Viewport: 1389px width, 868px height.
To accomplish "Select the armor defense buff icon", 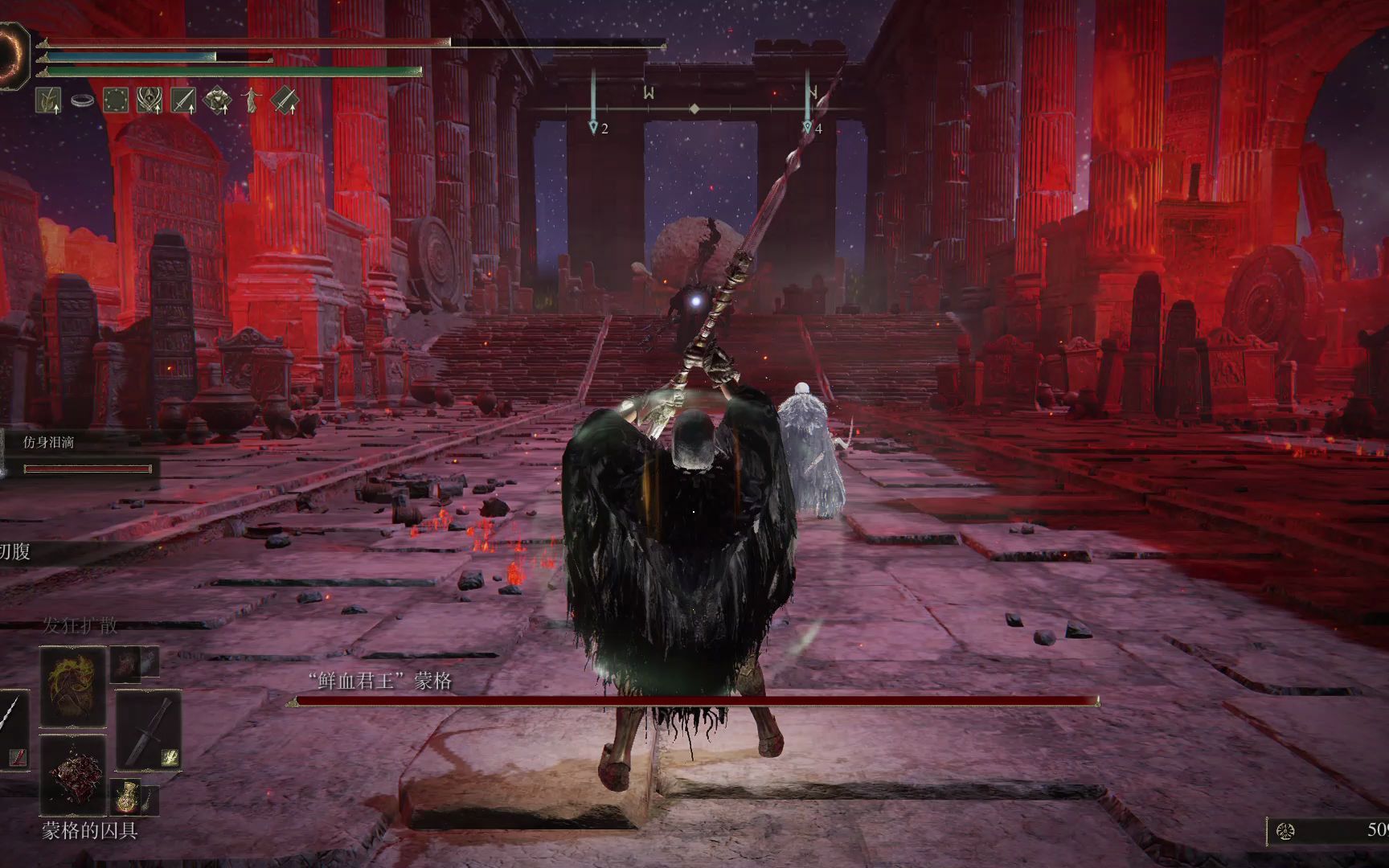I will (217, 100).
